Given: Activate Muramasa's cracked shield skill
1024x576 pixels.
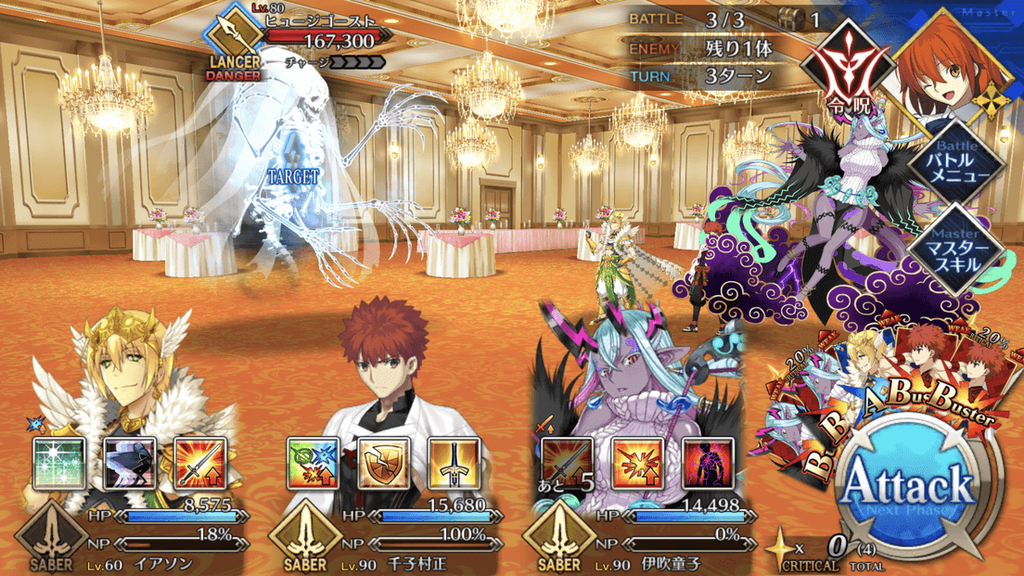Looking at the screenshot, I should (x=383, y=463).
